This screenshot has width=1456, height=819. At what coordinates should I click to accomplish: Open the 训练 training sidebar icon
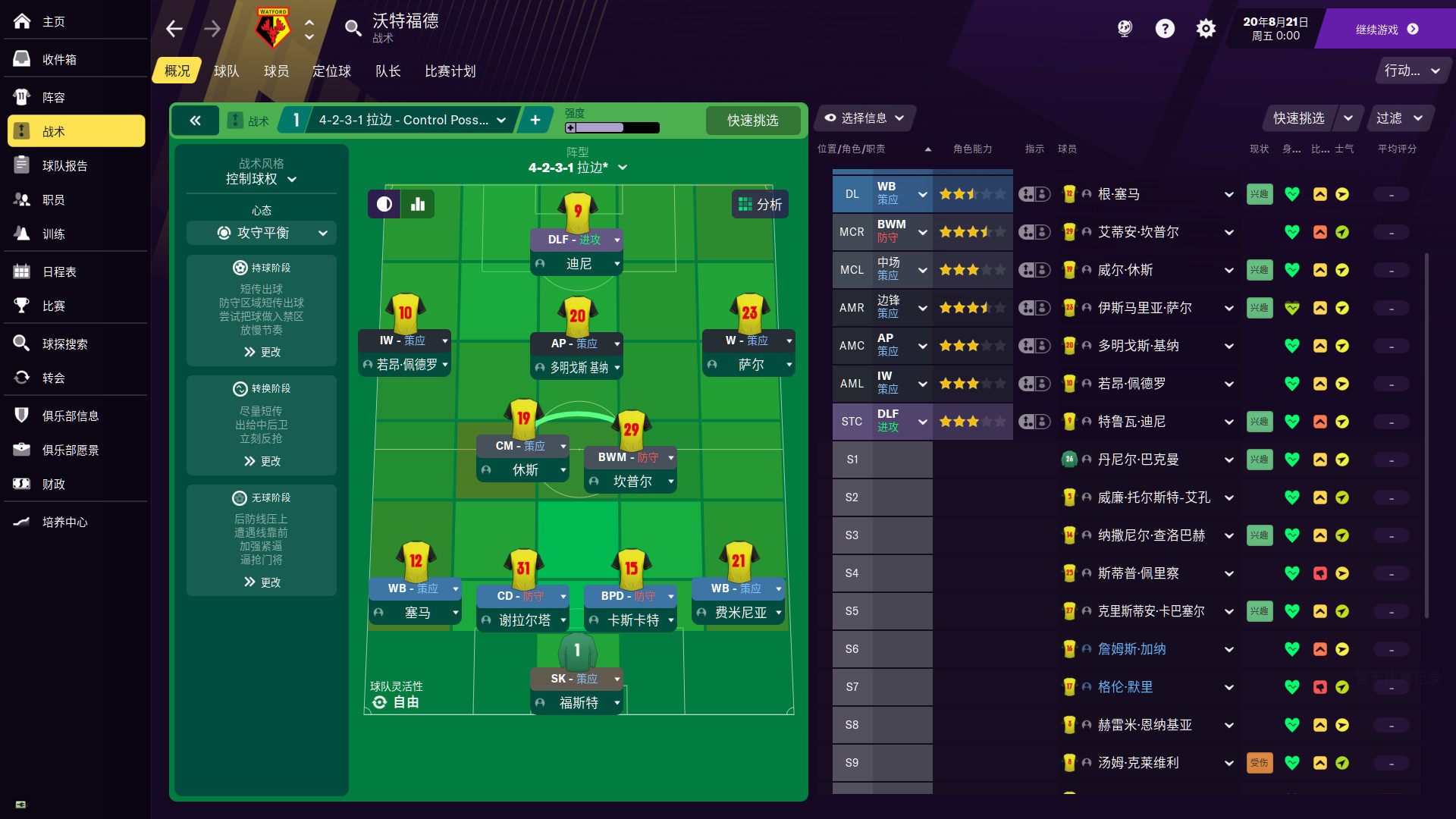click(21, 234)
